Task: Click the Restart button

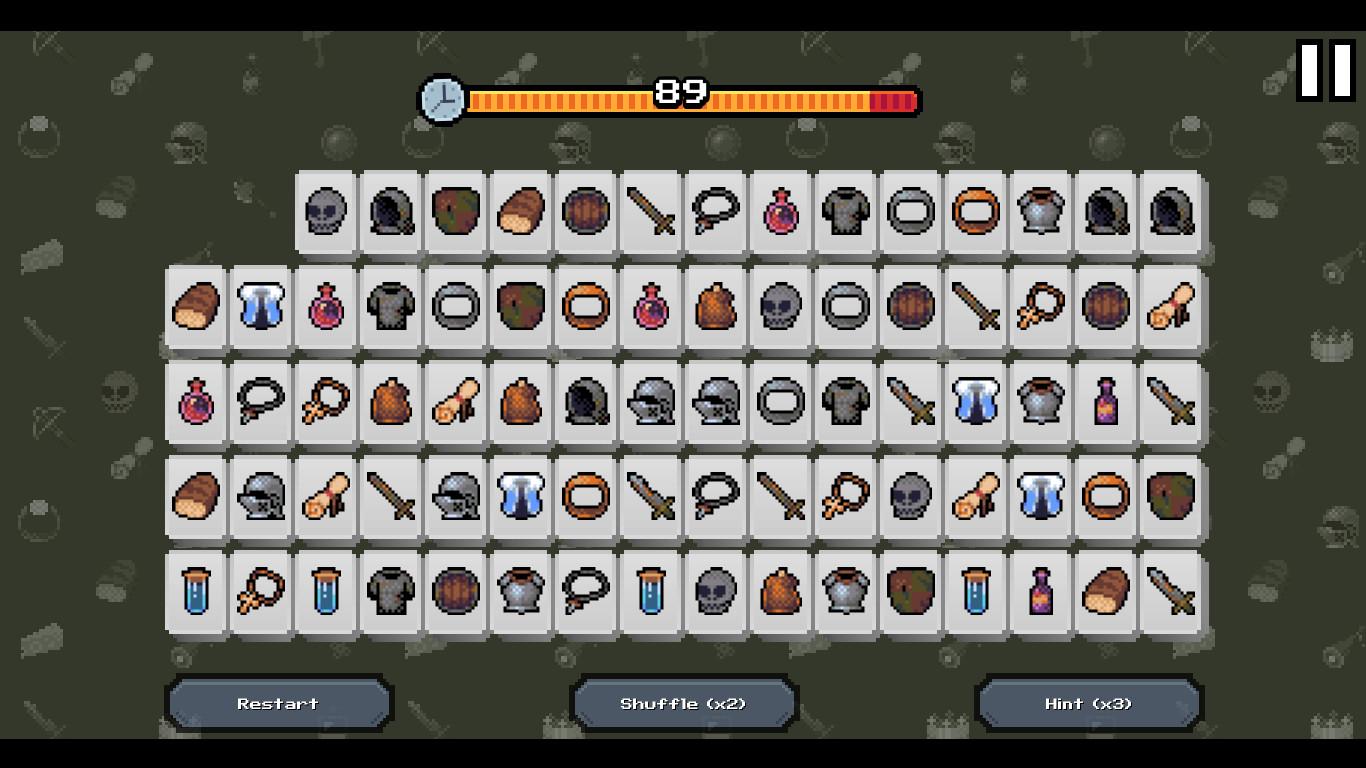Action: point(279,704)
